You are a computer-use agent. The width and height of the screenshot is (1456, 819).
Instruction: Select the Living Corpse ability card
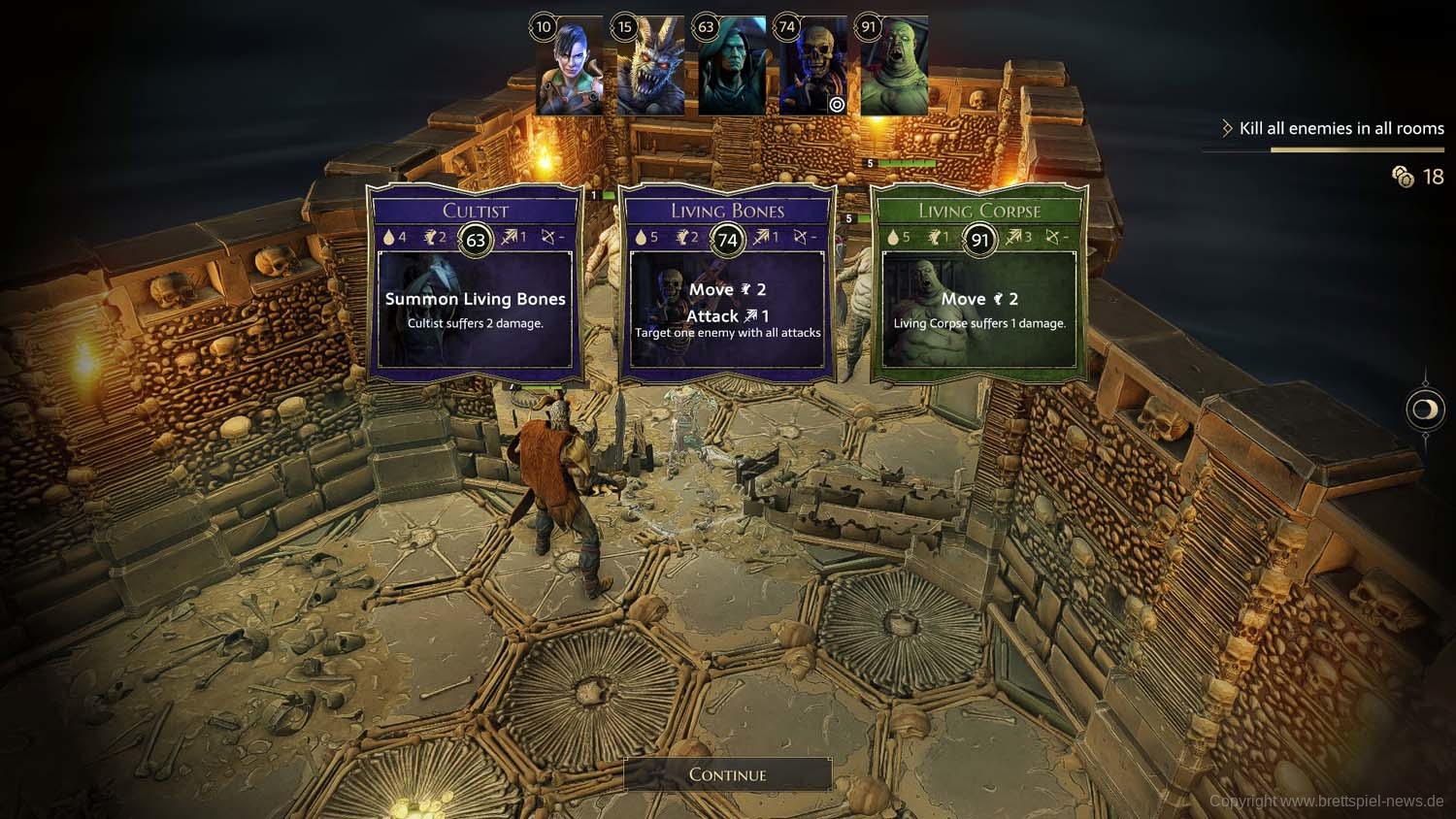979,281
